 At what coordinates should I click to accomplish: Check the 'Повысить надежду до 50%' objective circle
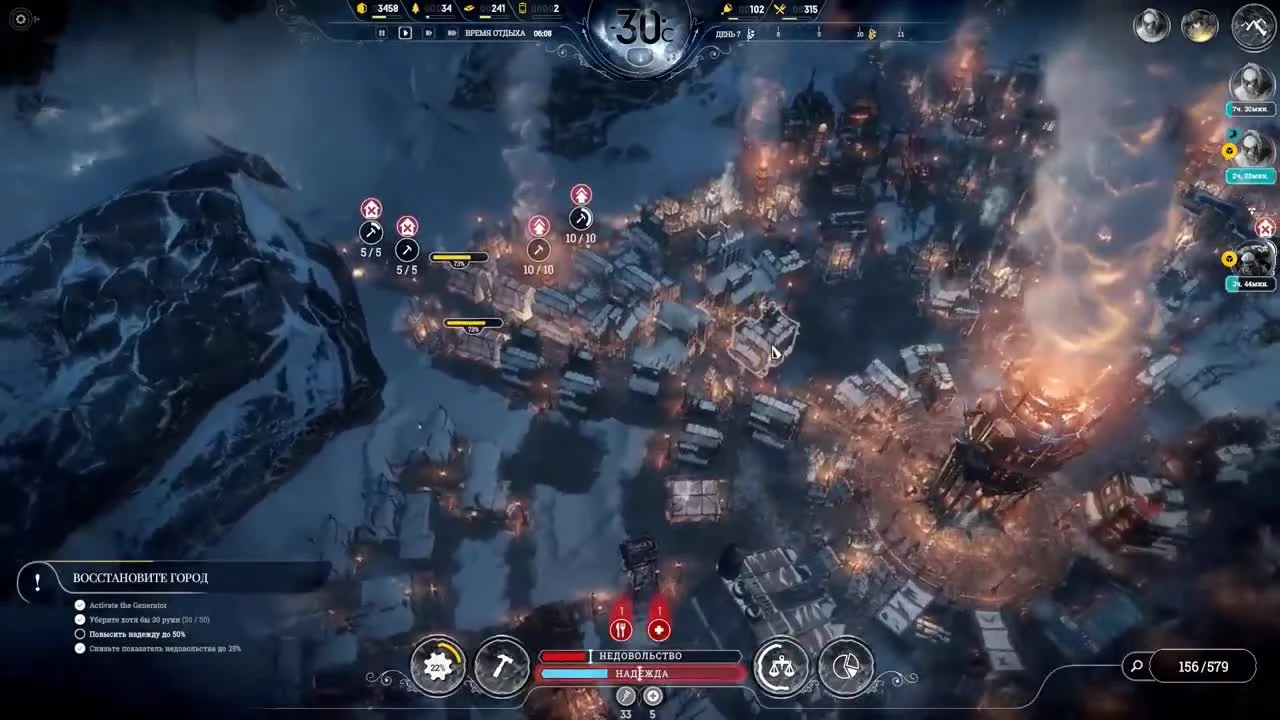[x=80, y=632]
